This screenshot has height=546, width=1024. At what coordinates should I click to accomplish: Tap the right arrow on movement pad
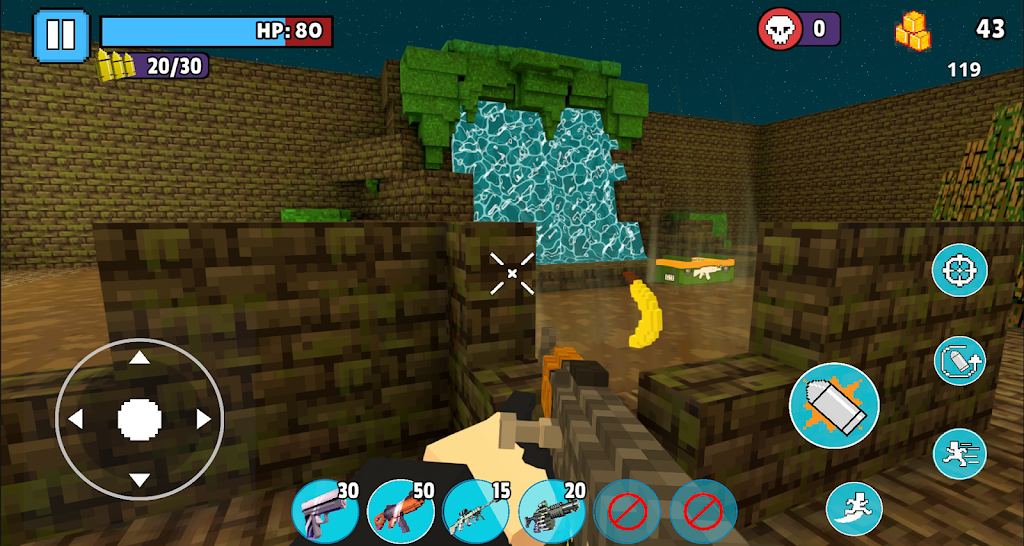pyautogui.click(x=204, y=419)
